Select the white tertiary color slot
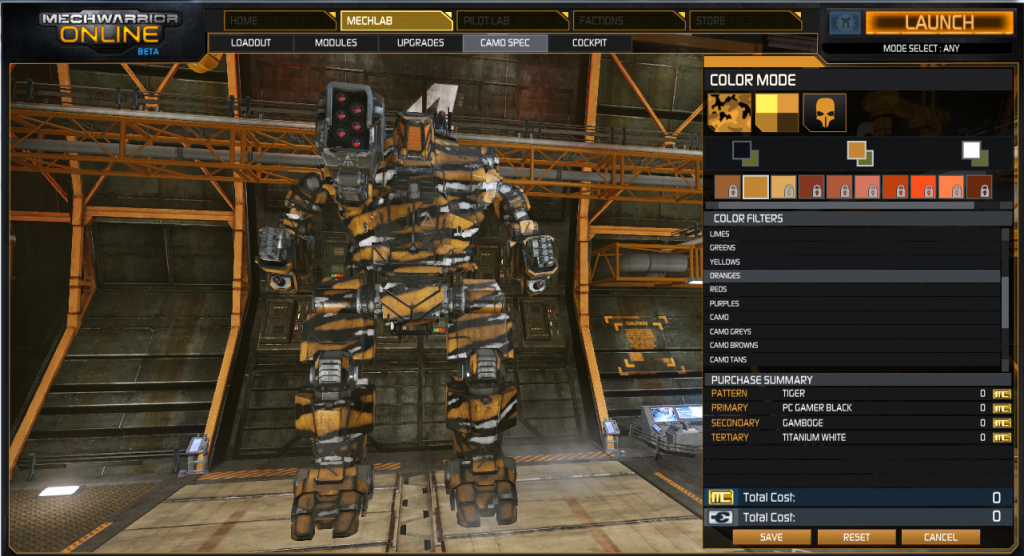Screen dimensions: 1024x556 (x=970, y=150)
